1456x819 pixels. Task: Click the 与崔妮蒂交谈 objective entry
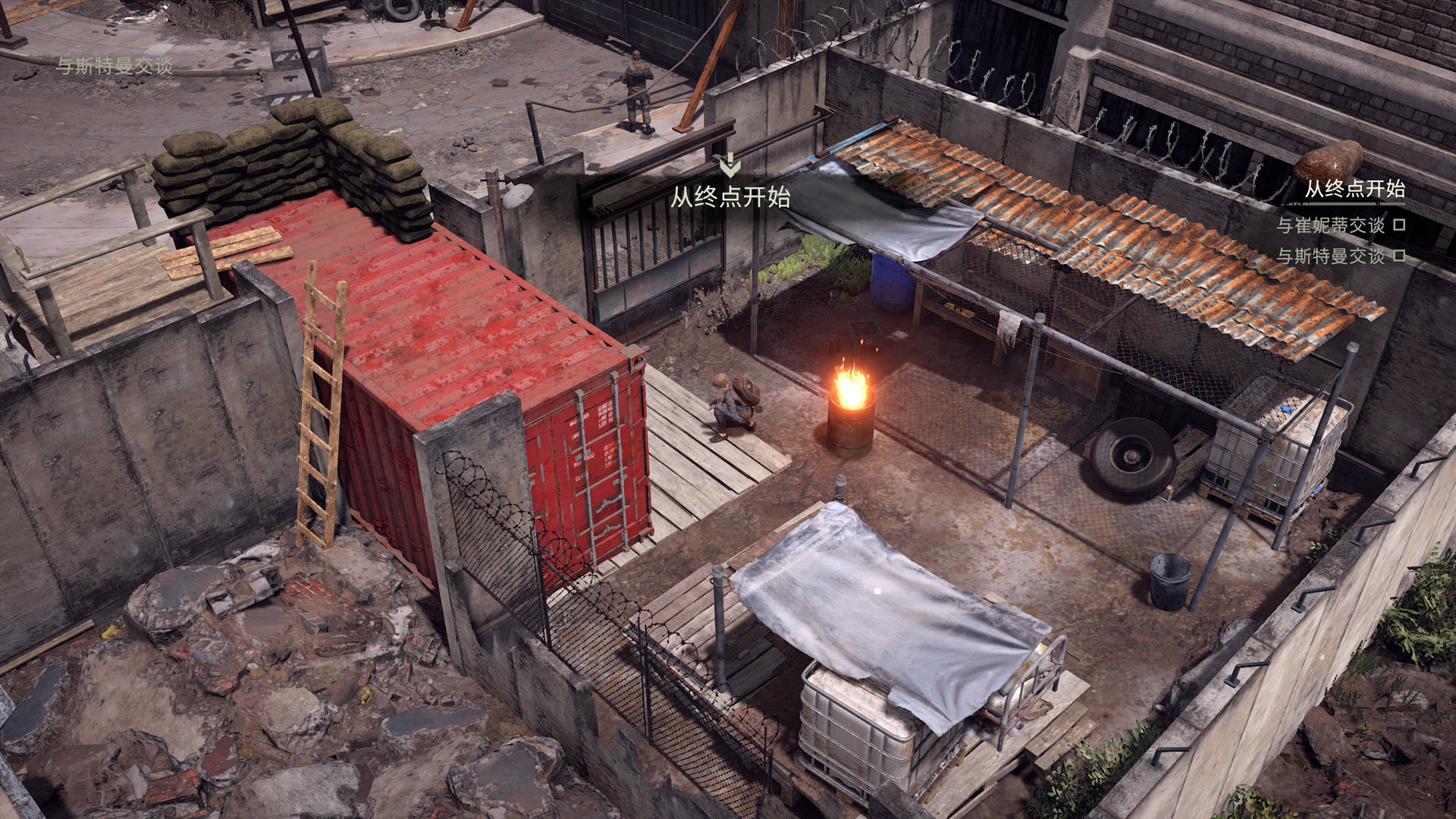(x=1330, y=225)
